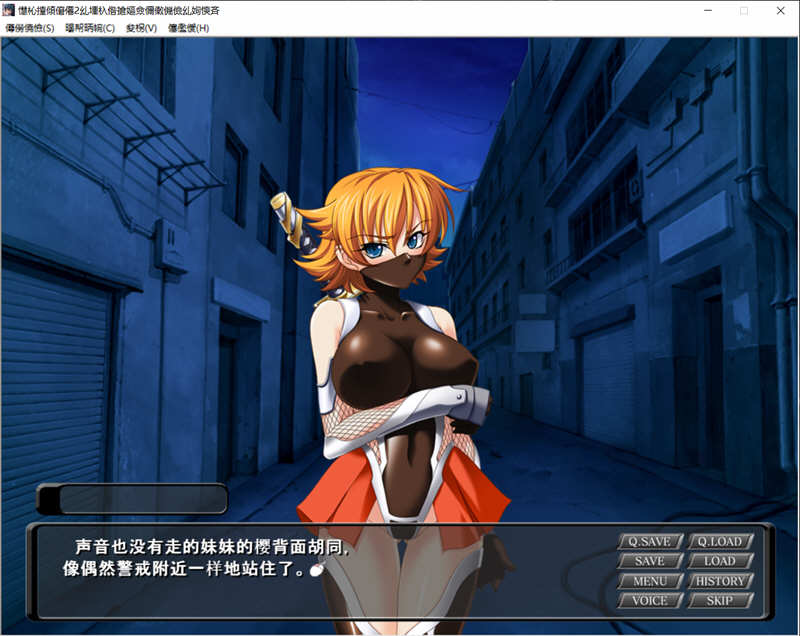Open the menu bar entry marked (S)
This screenshot has width=800, height=636.
tap(30, 28)
